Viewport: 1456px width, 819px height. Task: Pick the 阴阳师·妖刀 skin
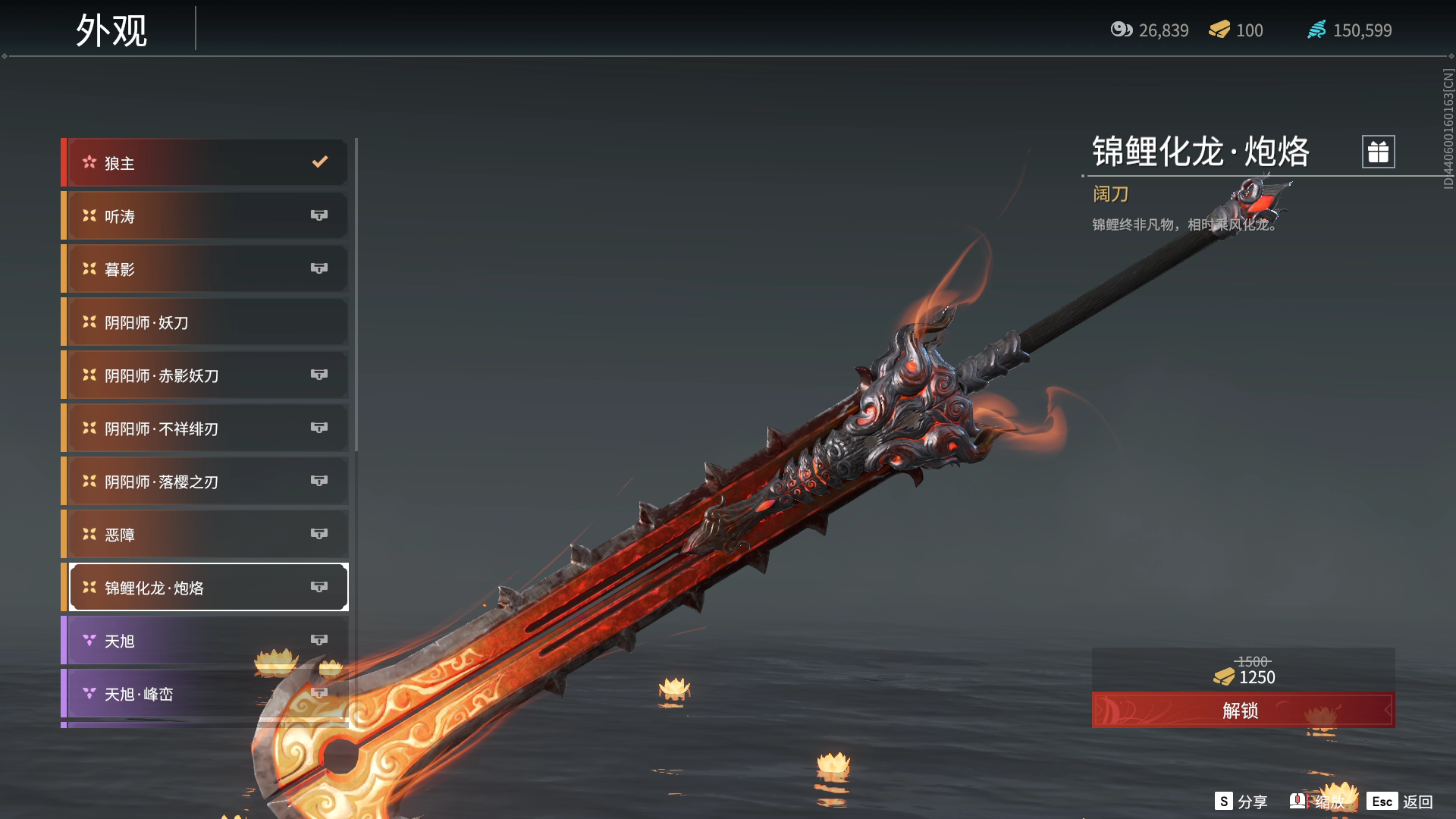pos(206,322)
